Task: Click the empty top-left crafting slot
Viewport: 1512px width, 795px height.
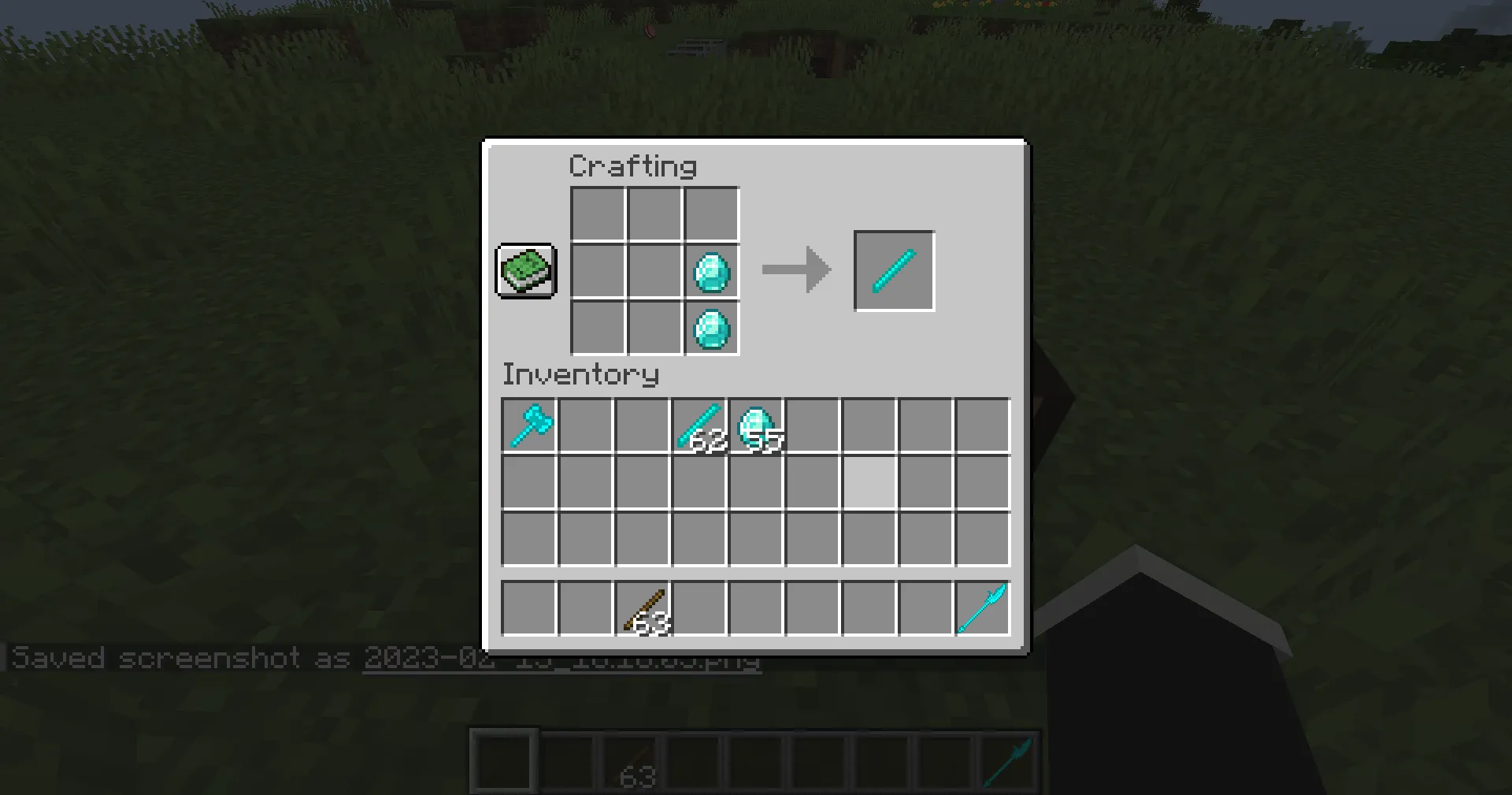Action: pyautogui.click(x=596, y=214)
